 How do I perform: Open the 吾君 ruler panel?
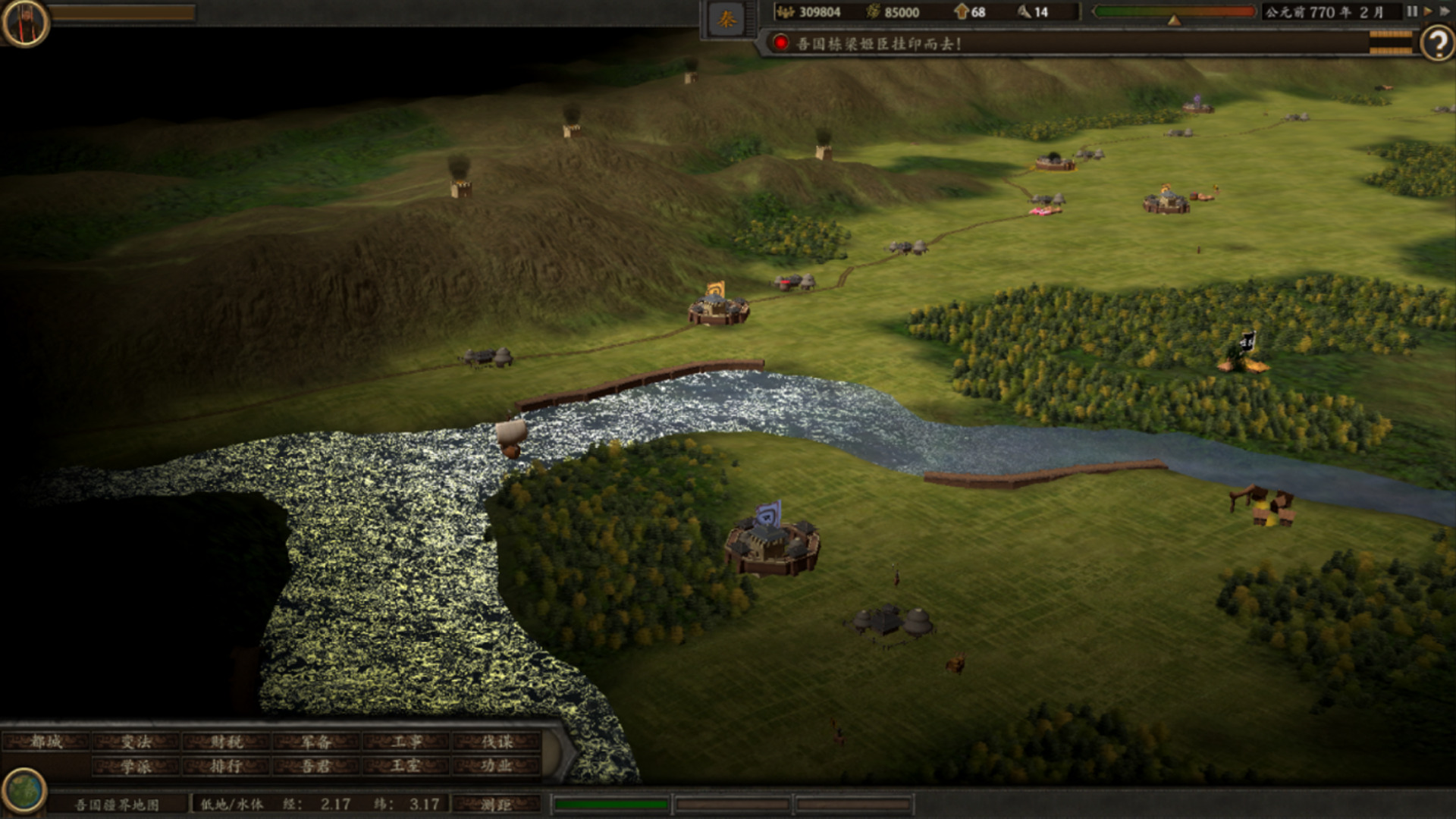(x=315, y=767)
